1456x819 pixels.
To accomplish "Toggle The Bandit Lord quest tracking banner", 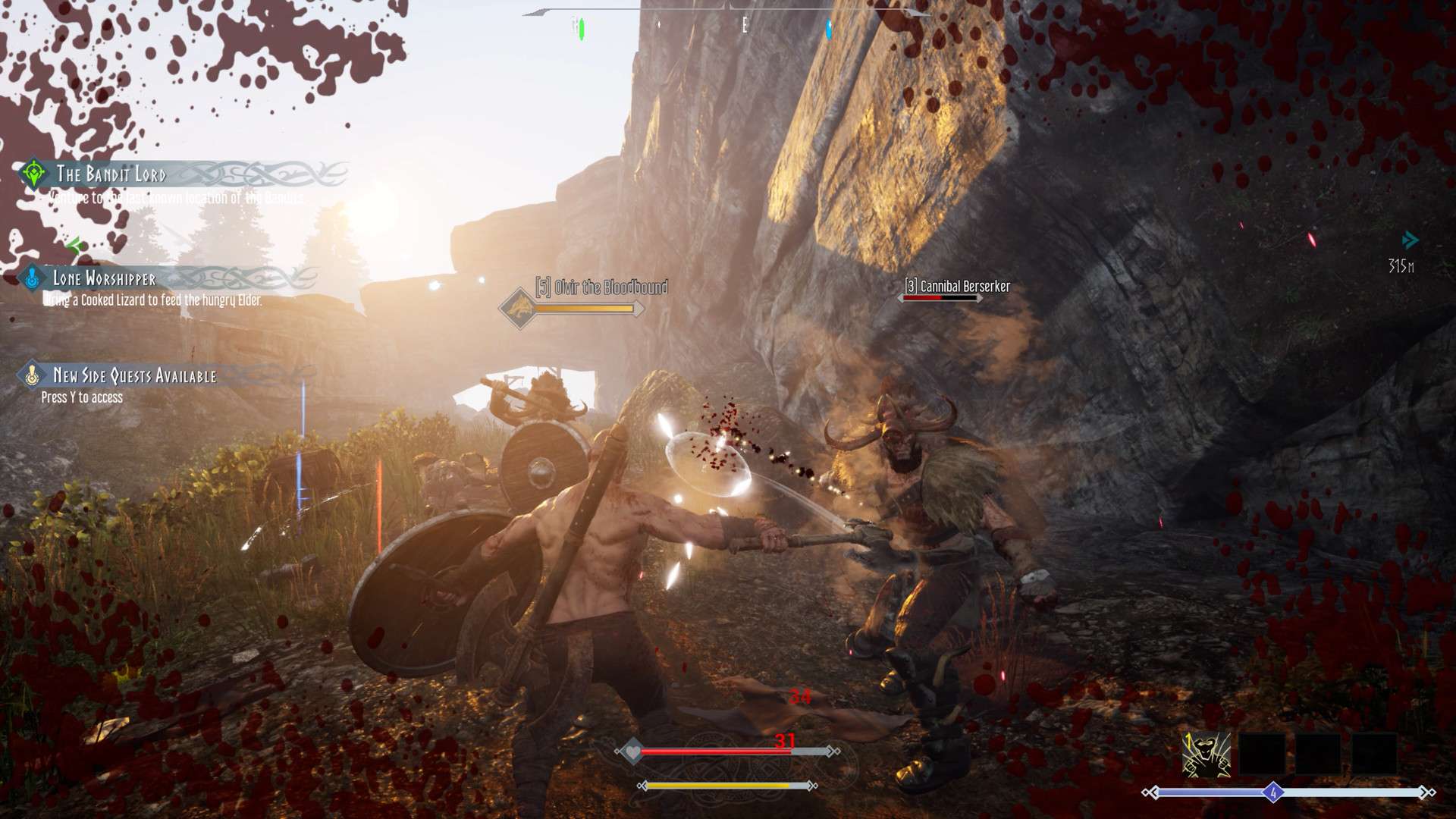I will pos(110,177).
